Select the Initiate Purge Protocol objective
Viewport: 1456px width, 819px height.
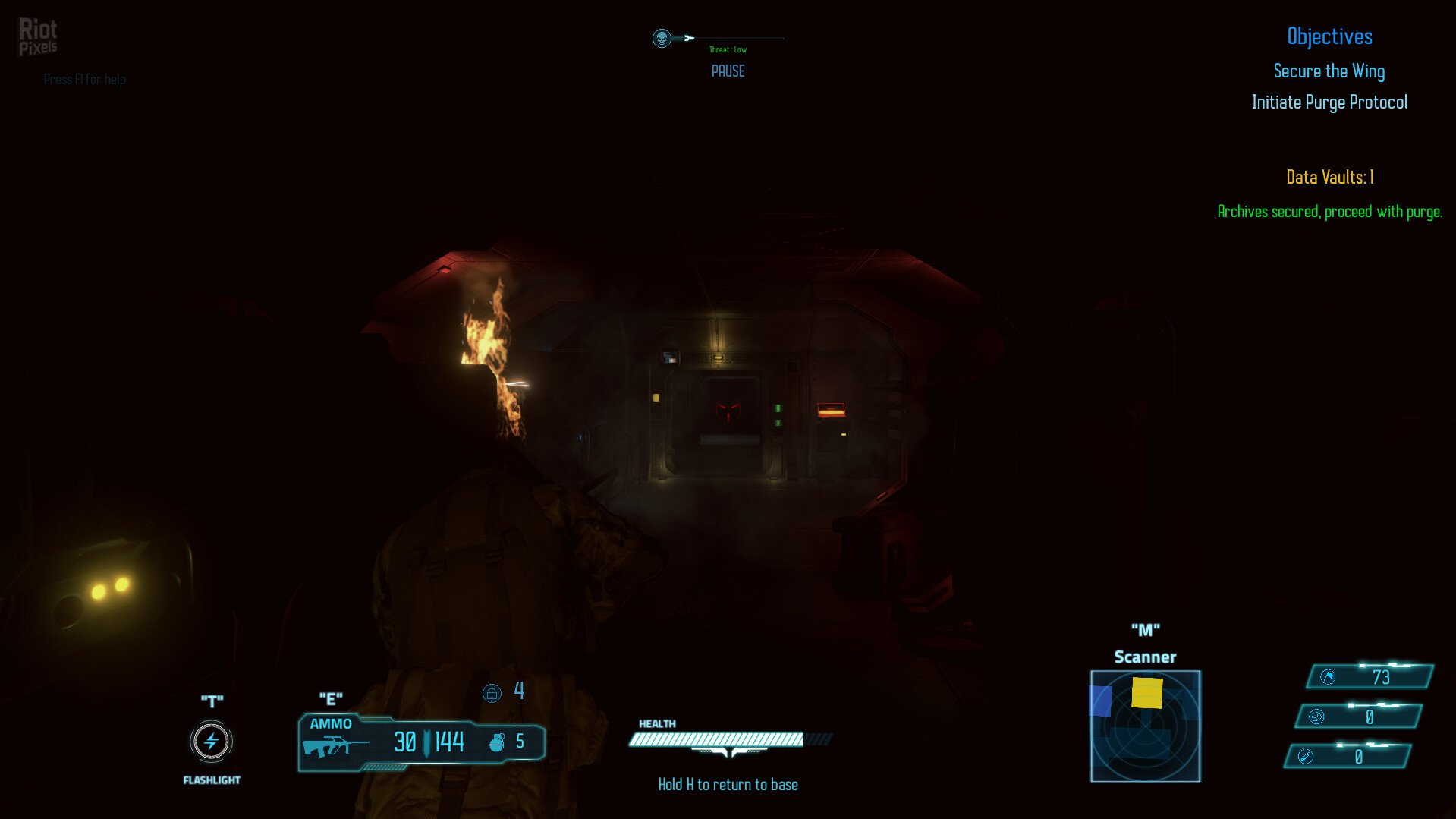click(1329, 102)
